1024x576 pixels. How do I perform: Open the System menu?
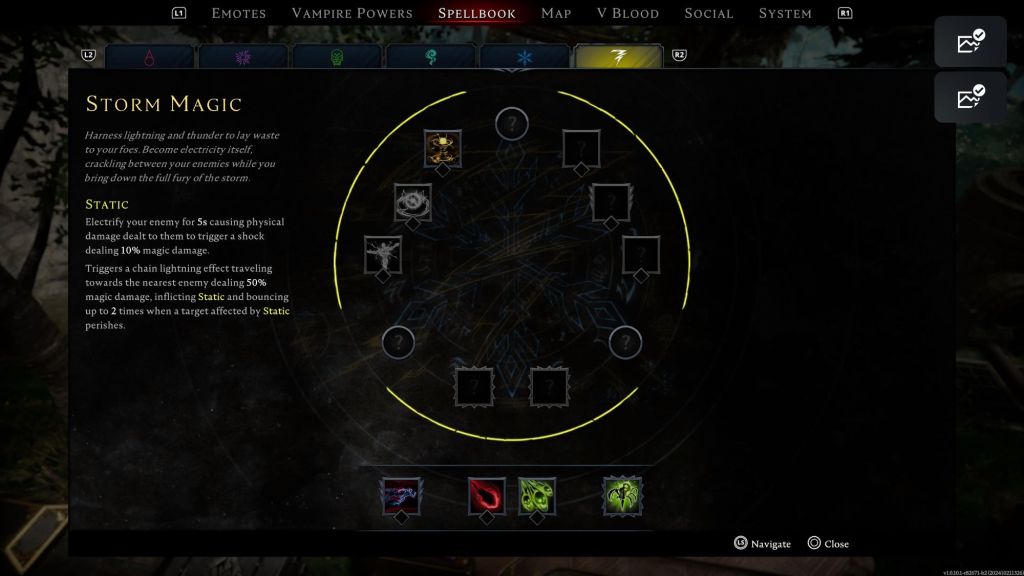(785, 13)
